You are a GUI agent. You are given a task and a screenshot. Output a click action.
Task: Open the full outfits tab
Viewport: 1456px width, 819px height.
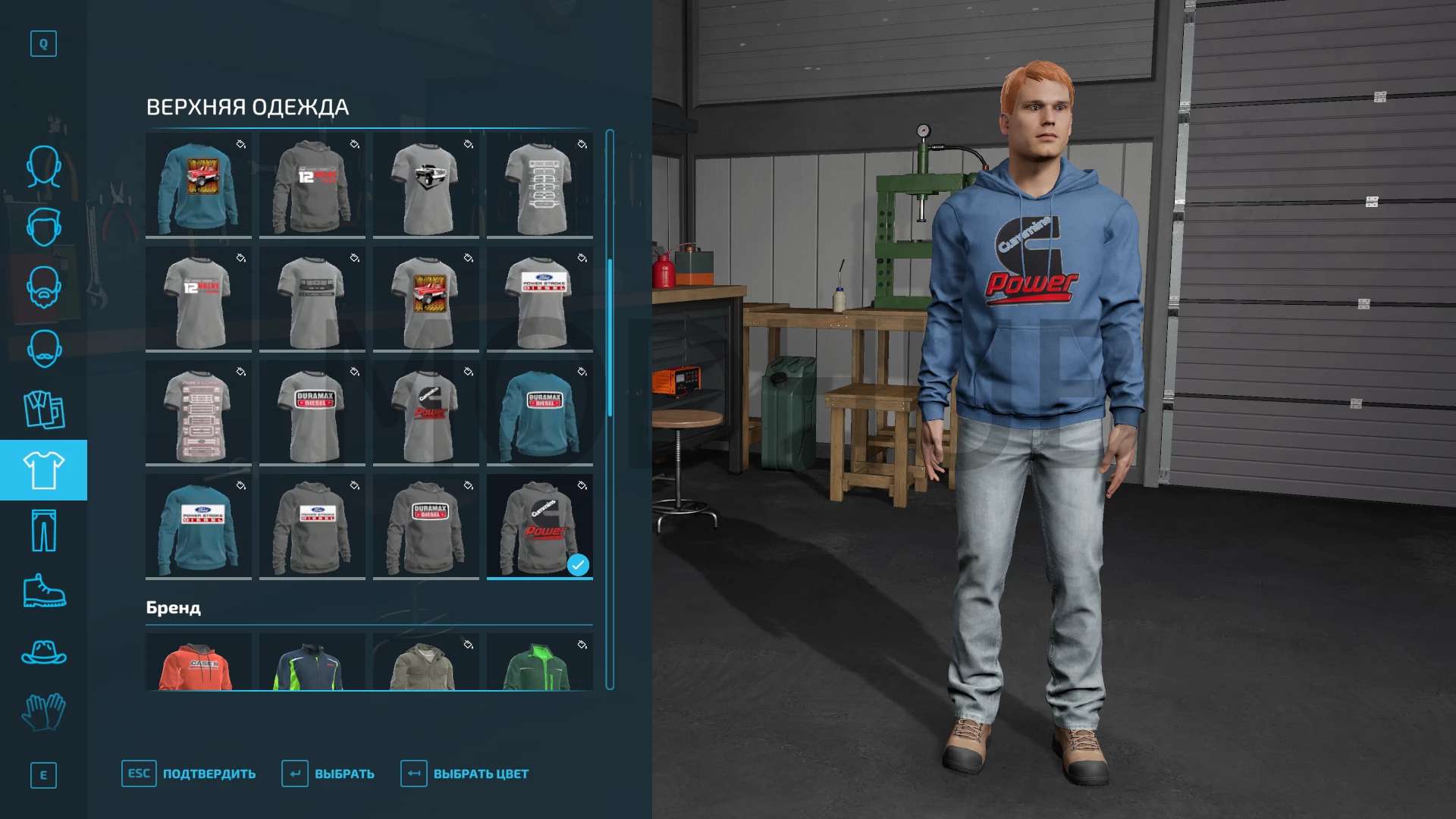43,409
